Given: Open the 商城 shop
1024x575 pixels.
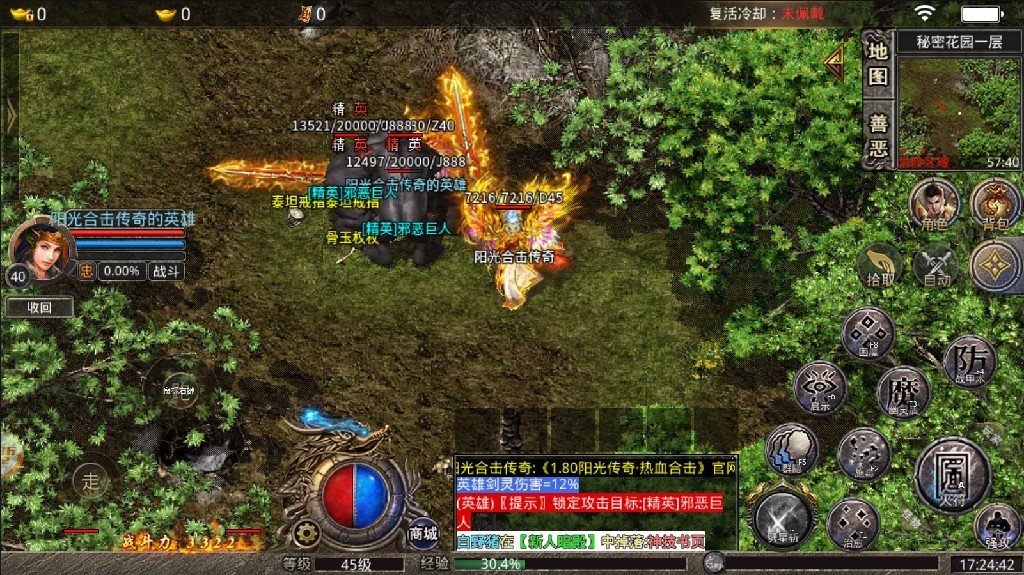Looking at the screenshot, I should (x=423, y=533).
